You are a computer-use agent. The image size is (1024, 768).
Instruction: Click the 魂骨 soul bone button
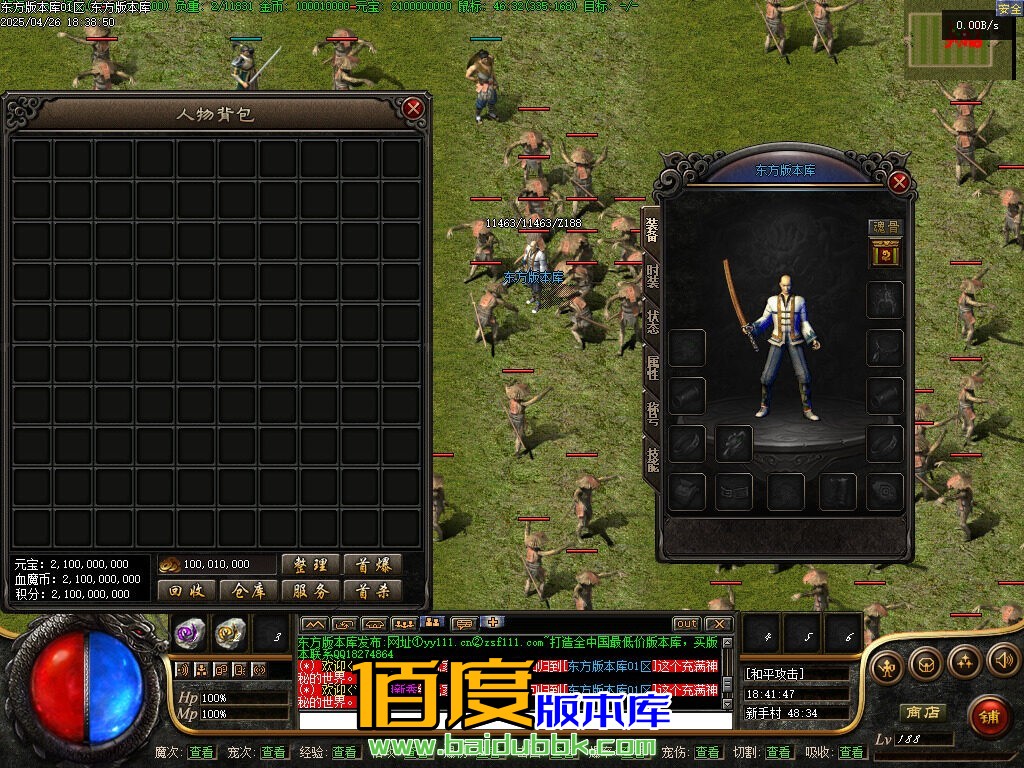(884, 227)
